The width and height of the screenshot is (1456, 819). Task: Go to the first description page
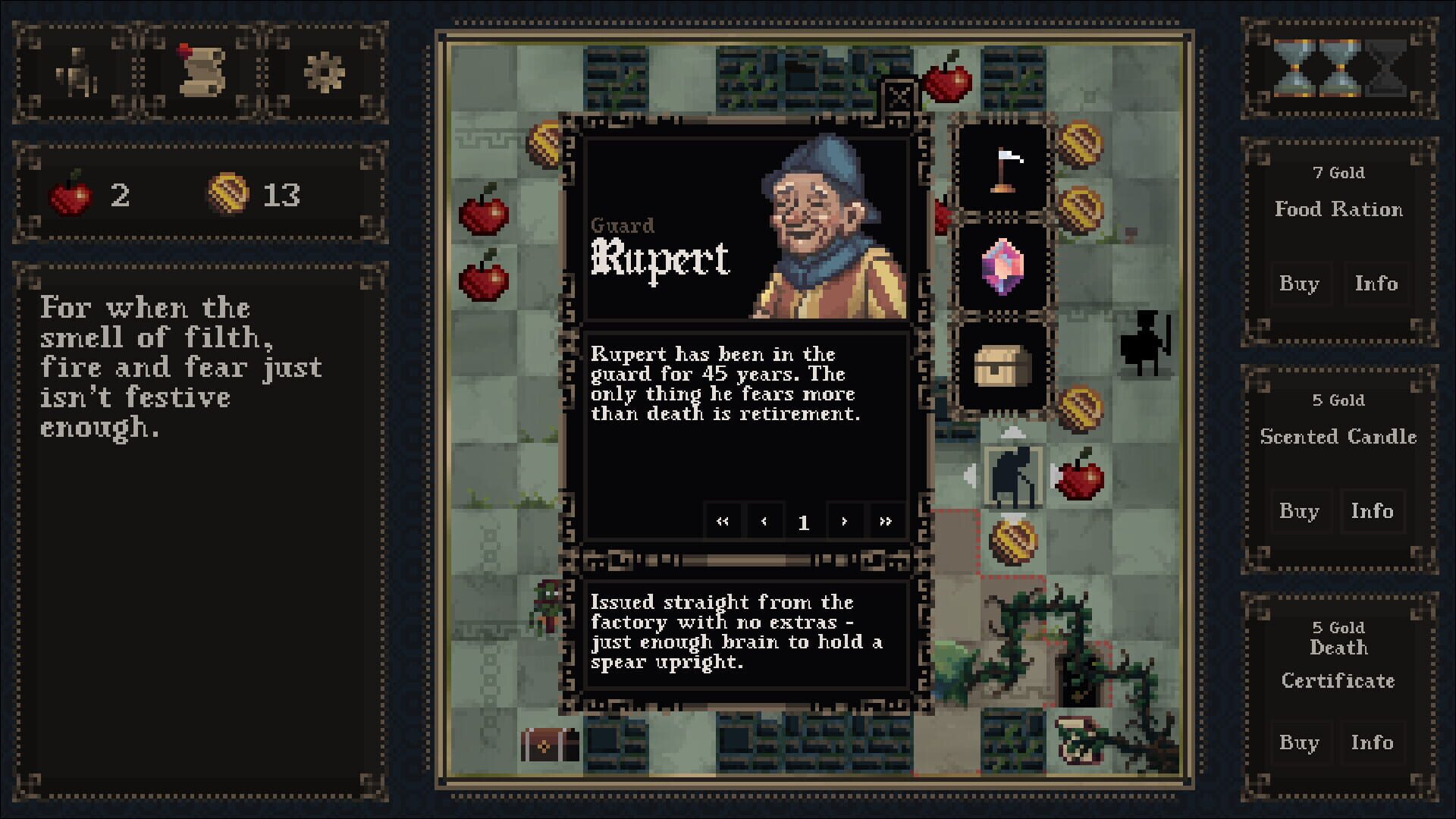[722, 522]
